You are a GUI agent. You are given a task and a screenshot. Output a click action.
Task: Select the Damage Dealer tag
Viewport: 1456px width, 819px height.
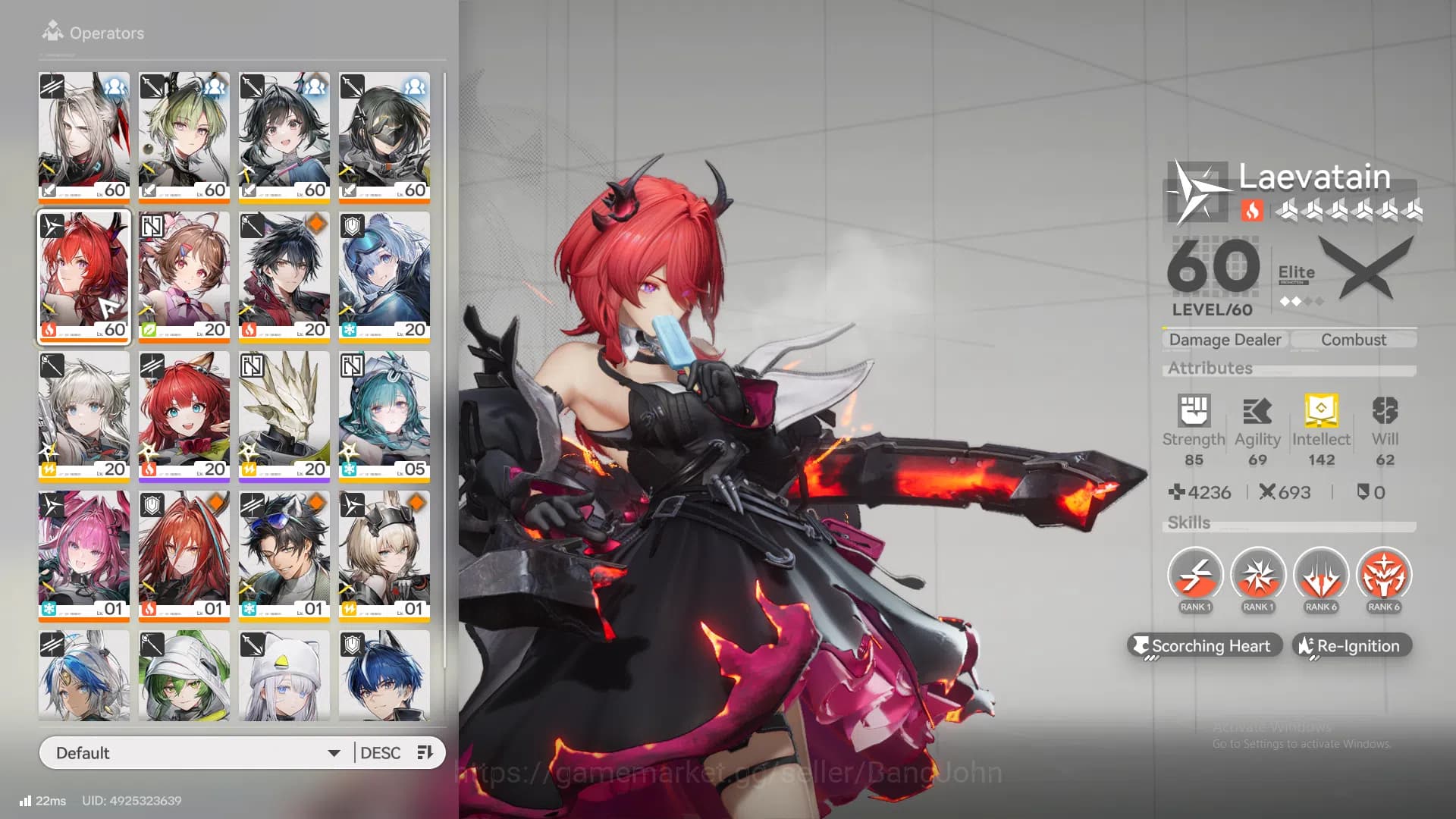click(1224, 339)
